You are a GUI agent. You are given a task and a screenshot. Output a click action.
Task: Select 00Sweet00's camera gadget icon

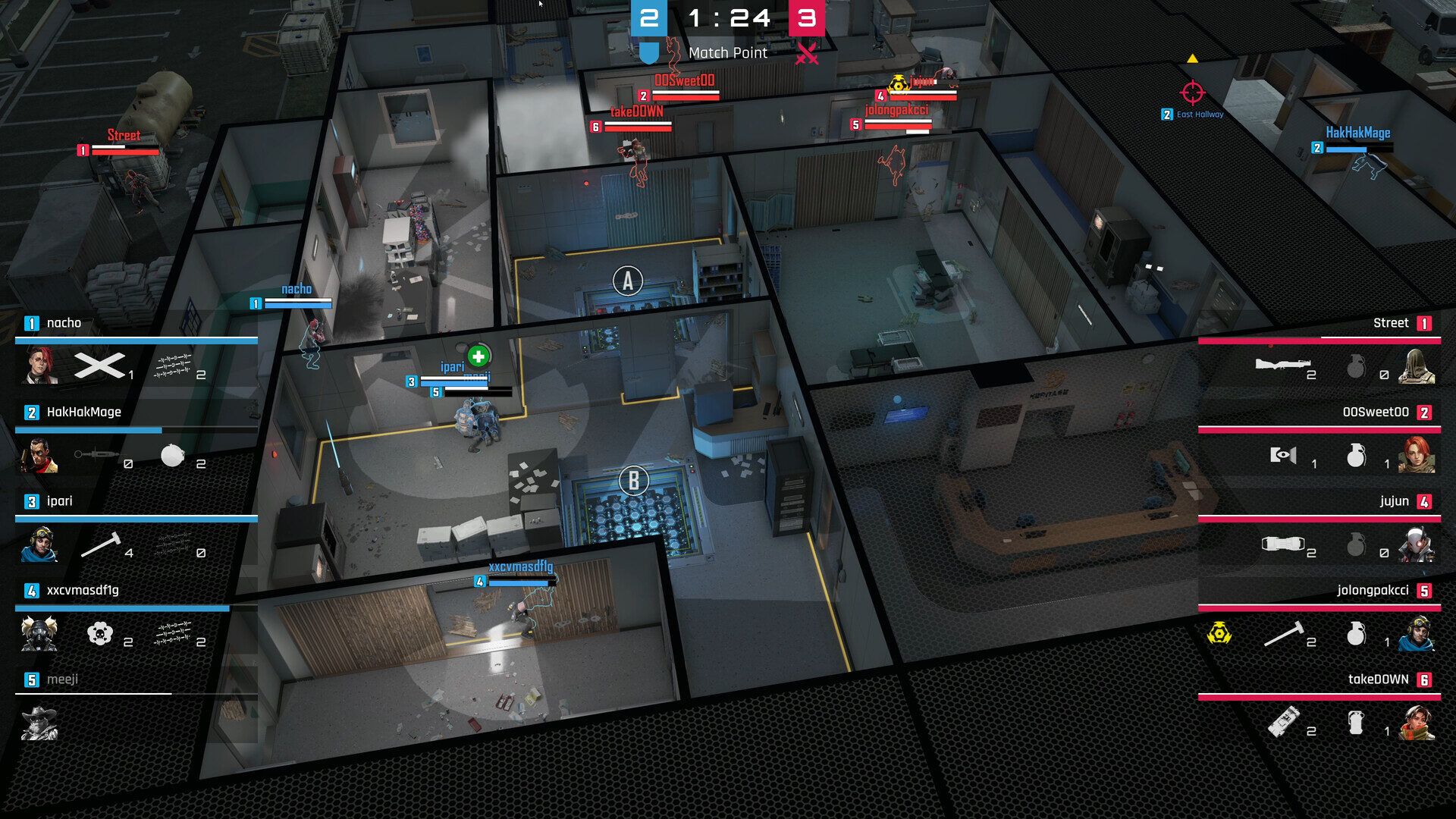point(1283,455)
